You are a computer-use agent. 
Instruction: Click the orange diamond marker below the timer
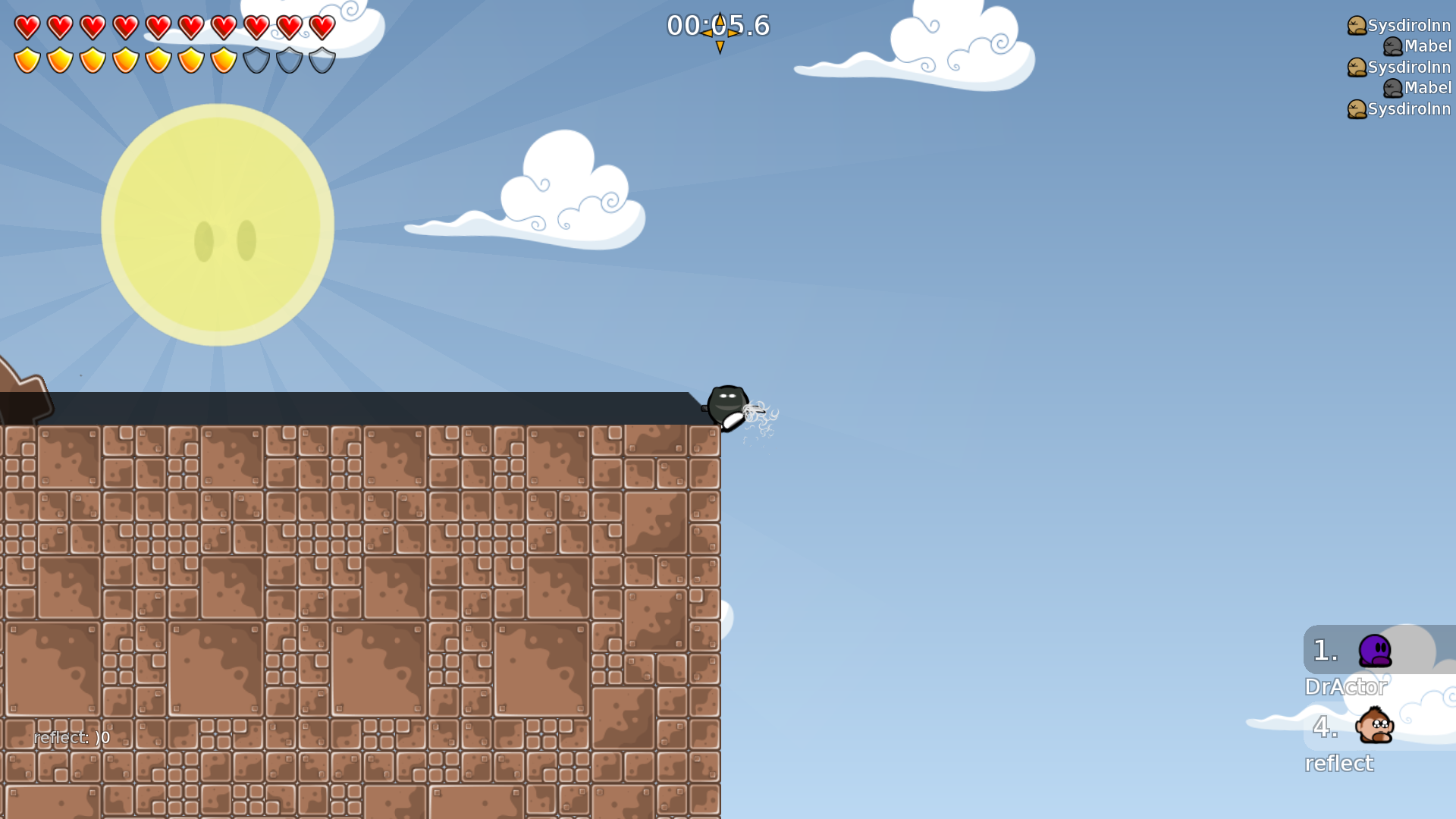click(x=718, y=45)
